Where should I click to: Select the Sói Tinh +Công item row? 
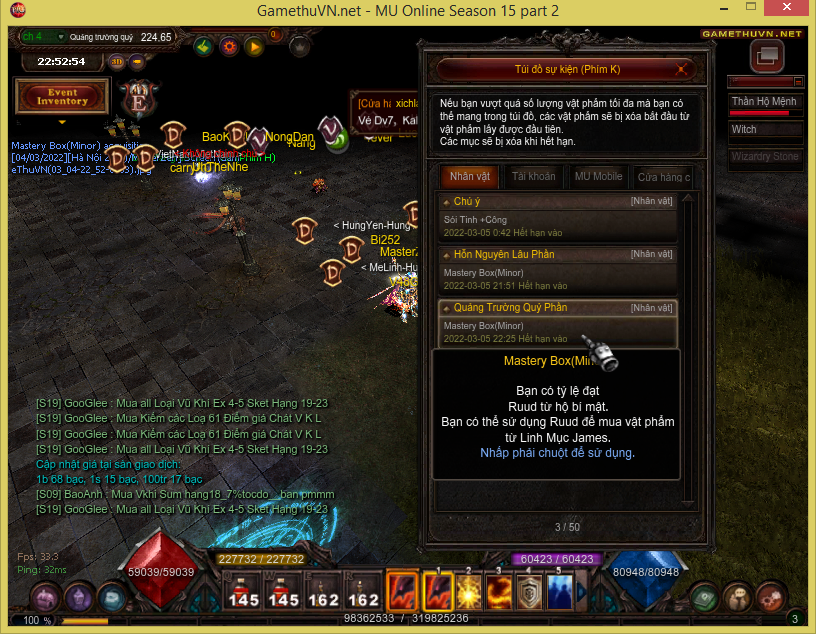(558, 224)
